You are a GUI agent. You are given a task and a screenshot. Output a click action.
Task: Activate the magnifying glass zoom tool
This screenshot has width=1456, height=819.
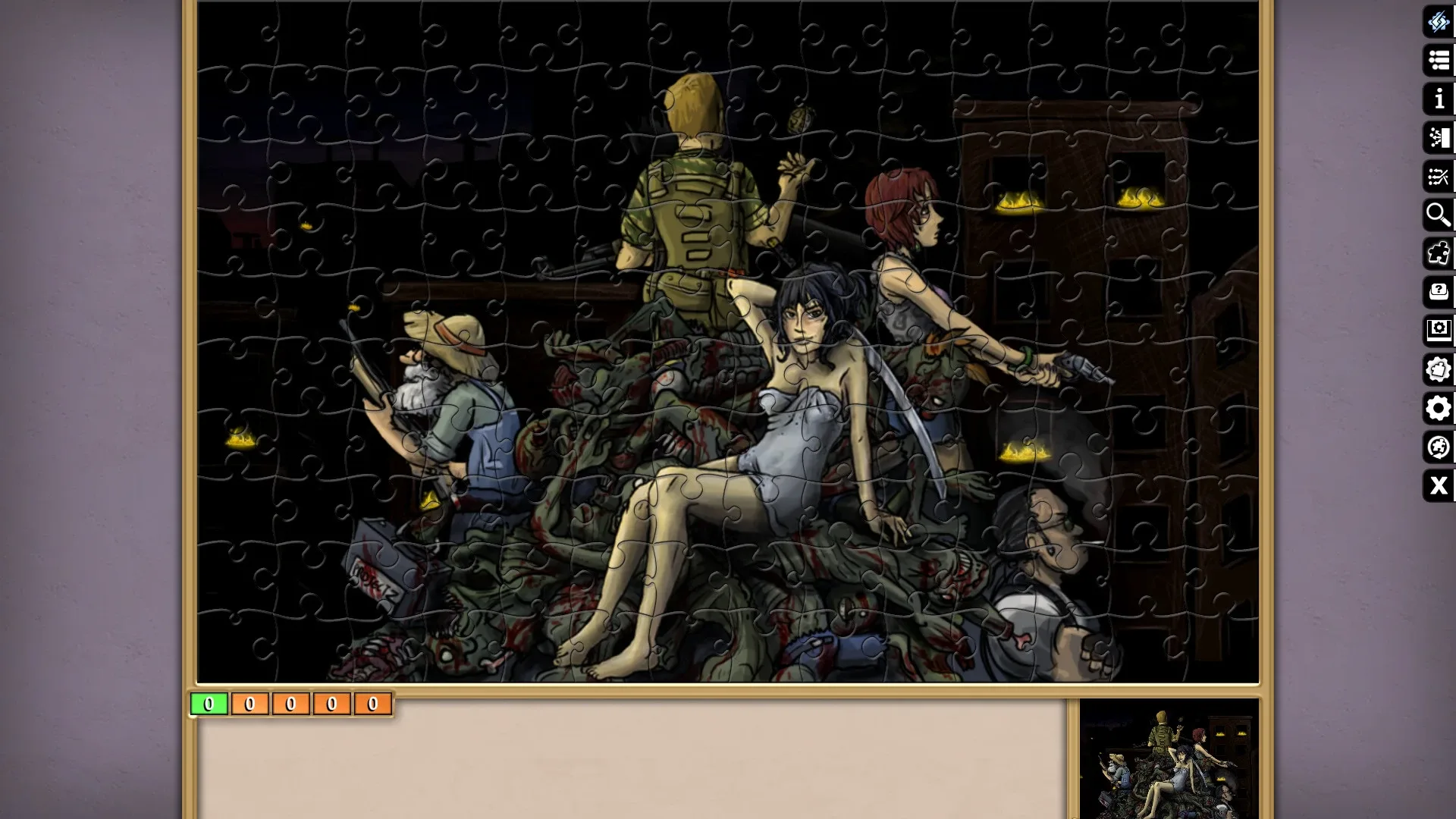click(x=1438, y=216)
